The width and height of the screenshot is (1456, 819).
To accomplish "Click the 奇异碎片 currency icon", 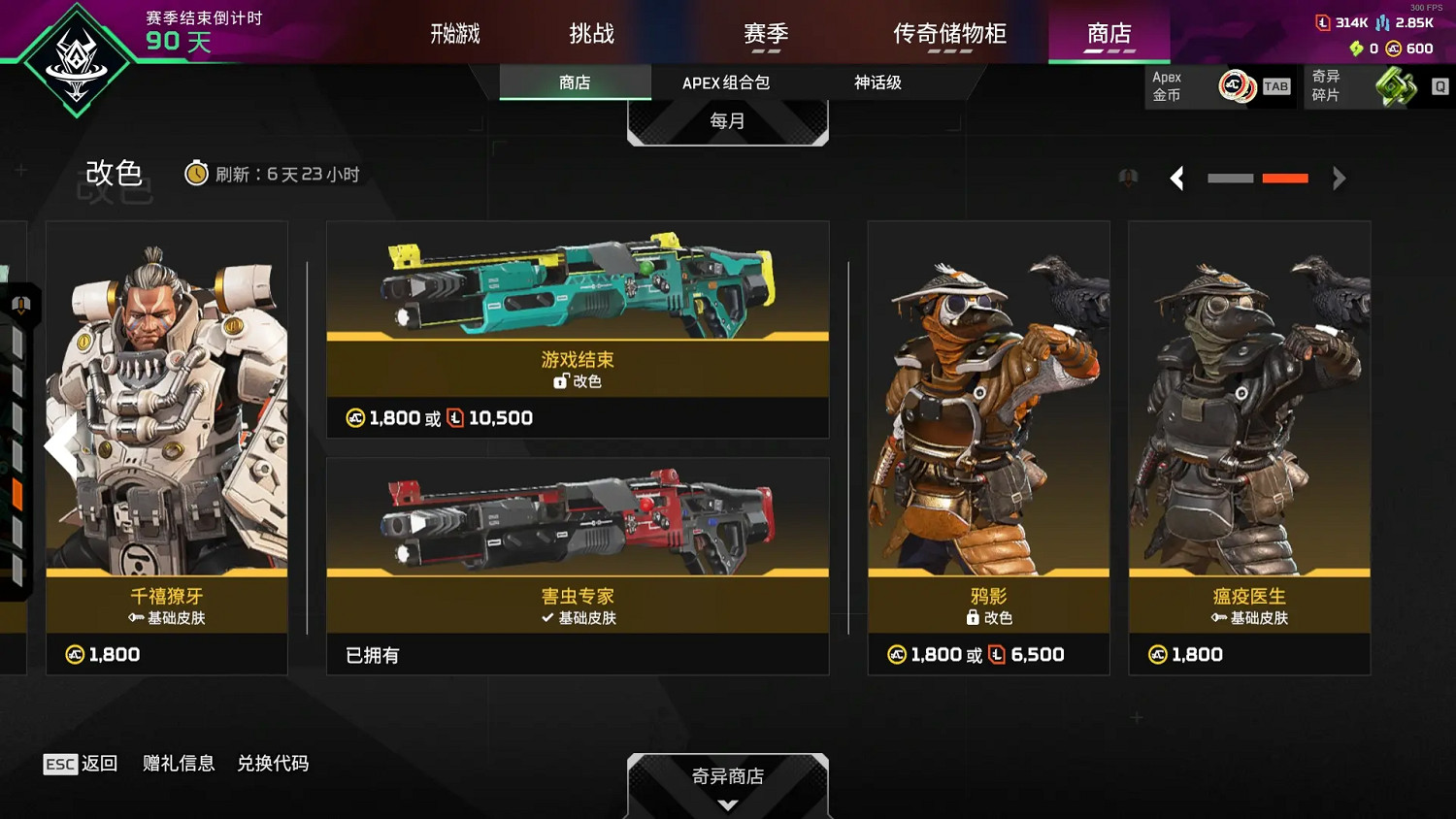I will [x=1396, y=85].
